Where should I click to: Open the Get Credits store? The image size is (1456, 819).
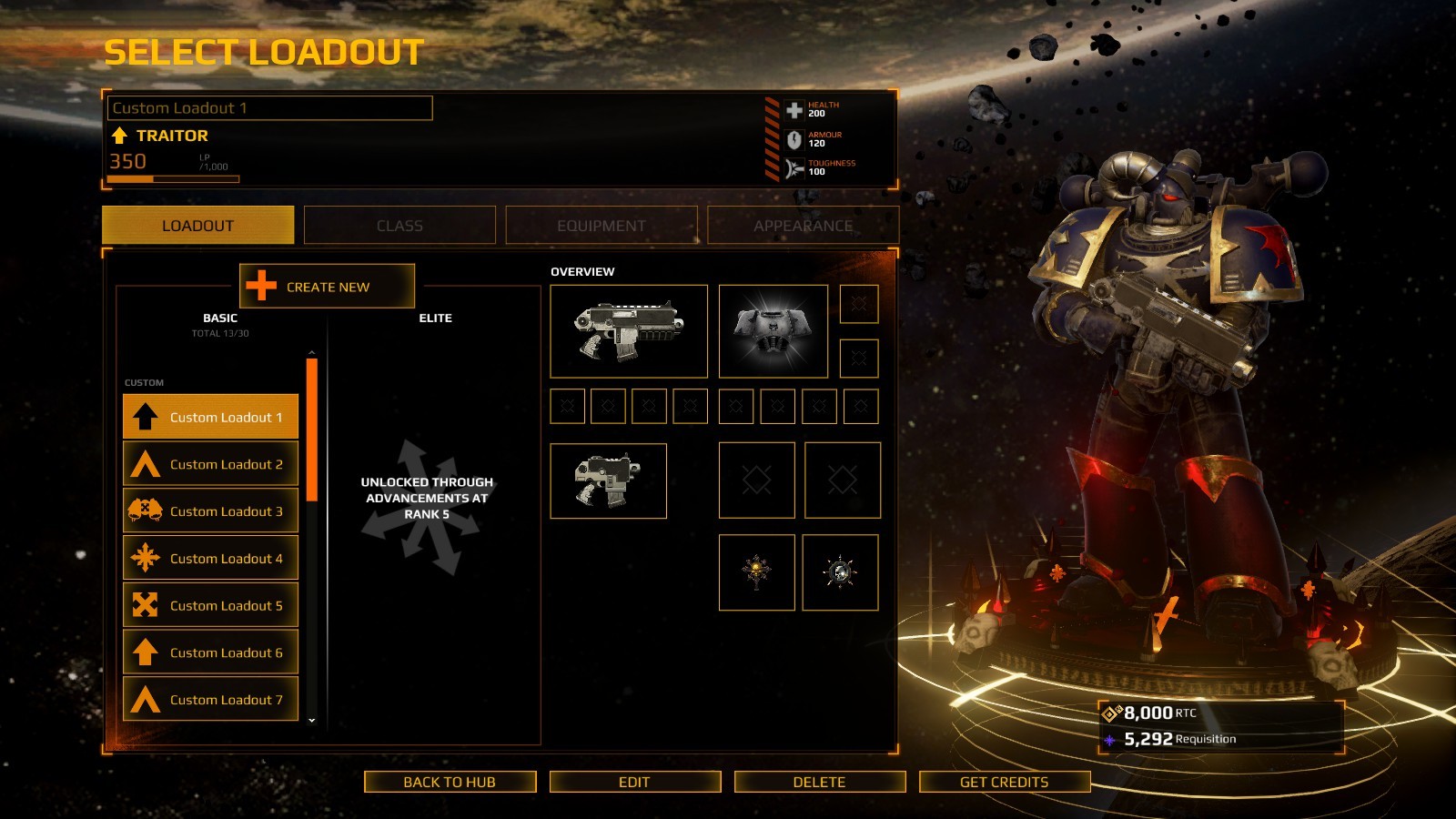point(1004,782)
